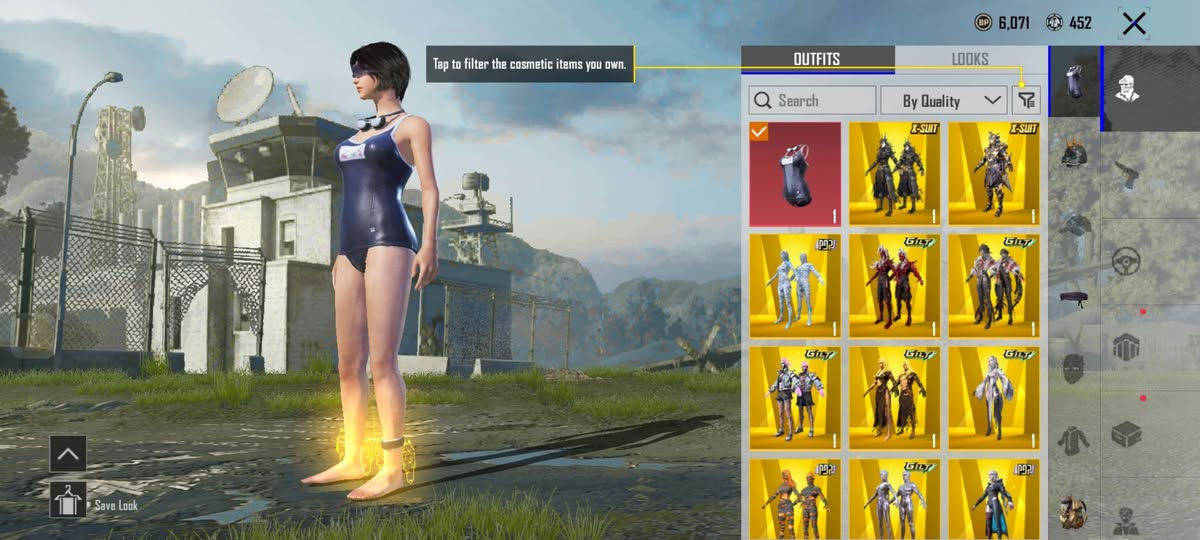
Task: Close the wardrobe with the X button
Action: [x=1133, y=23]
